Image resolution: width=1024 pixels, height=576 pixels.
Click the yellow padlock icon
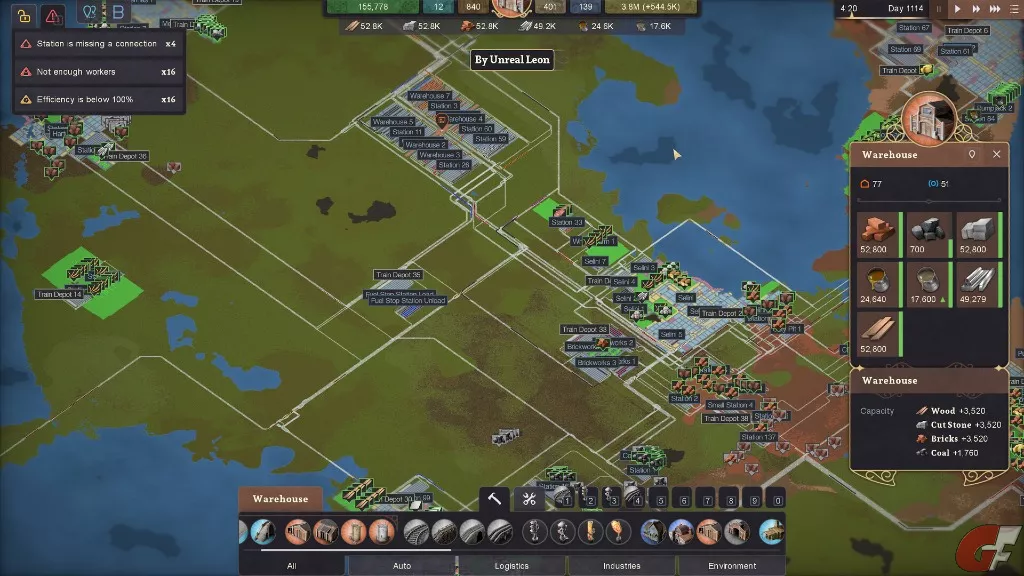24,15
